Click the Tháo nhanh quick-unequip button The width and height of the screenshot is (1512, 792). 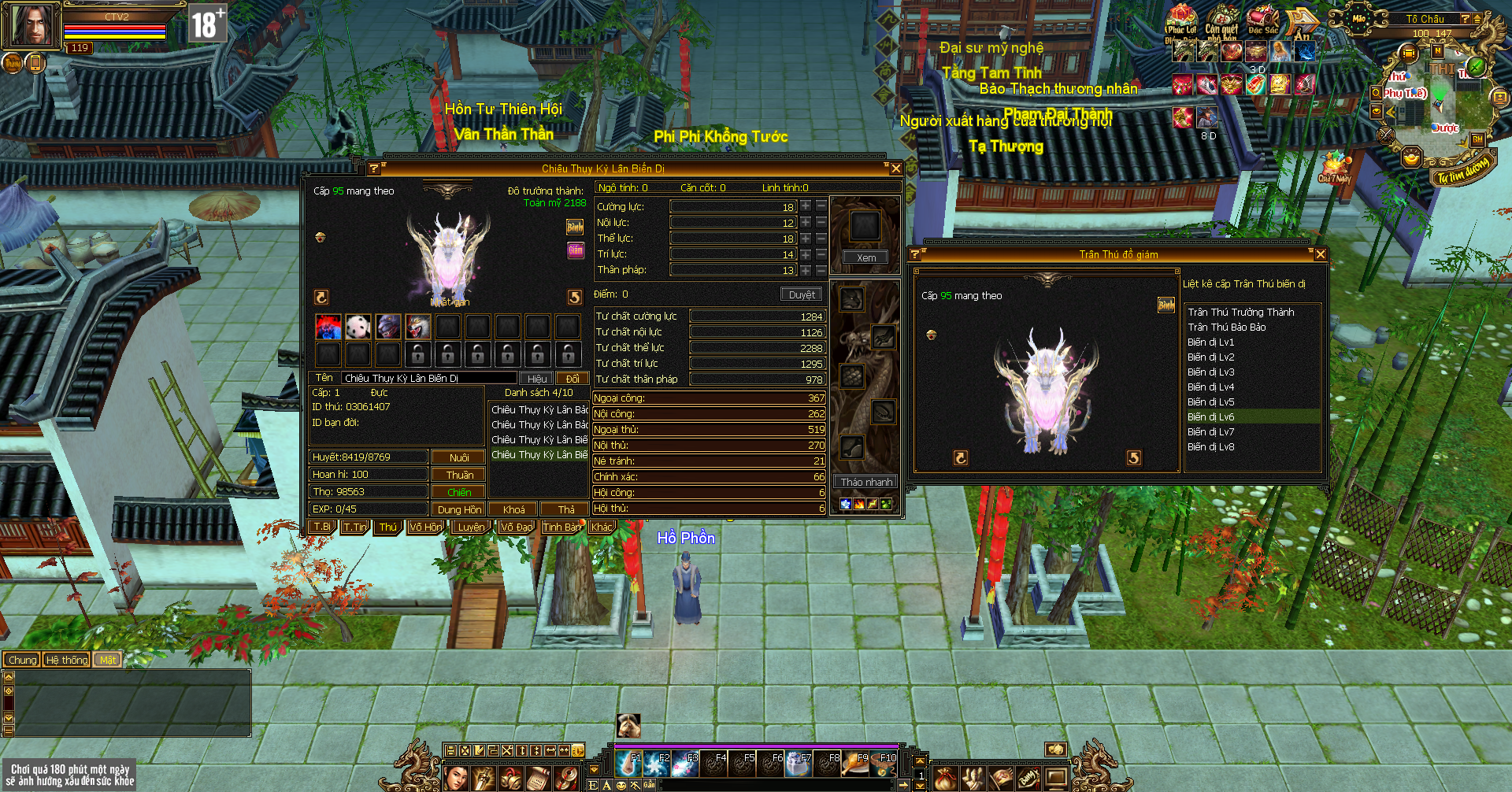tap(866, 482)
